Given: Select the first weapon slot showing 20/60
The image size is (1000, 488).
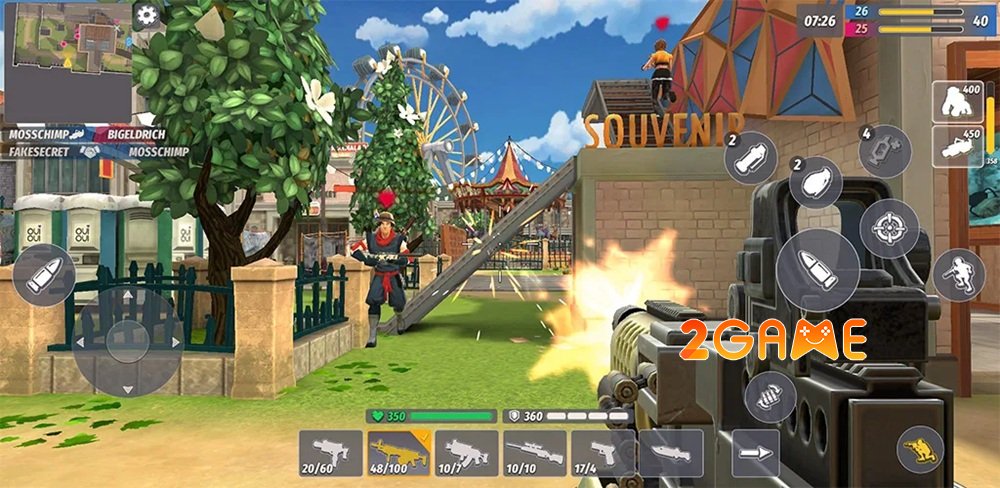Looking at the screenshot, I should (x=332, y=453).
